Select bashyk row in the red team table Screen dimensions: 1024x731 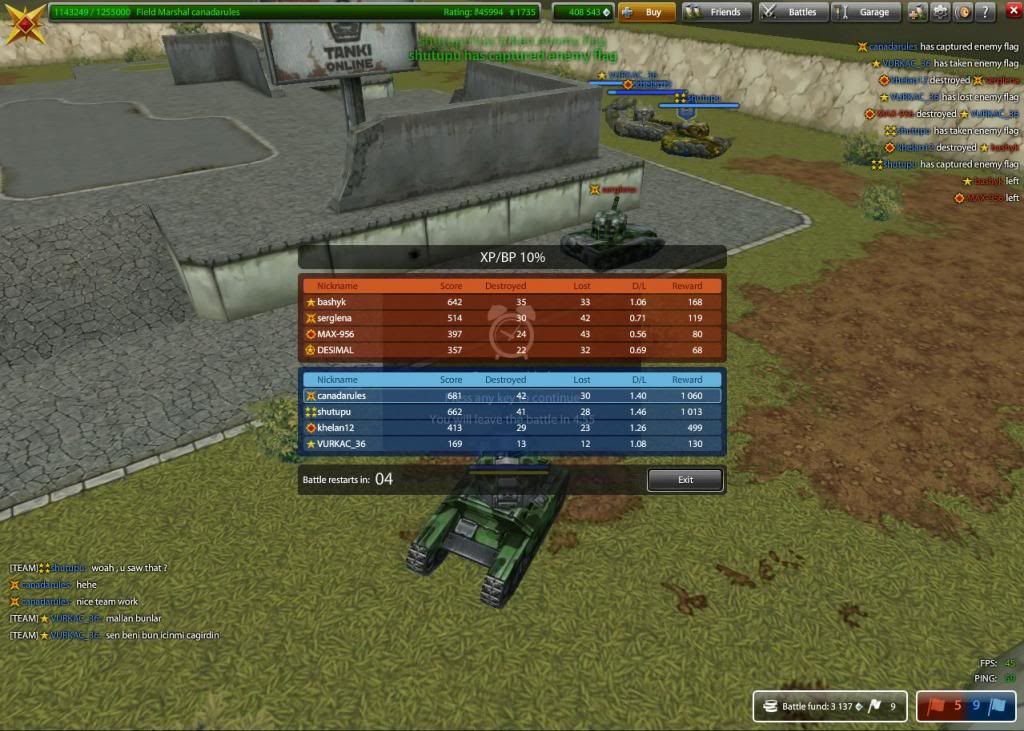click(512, 302)
